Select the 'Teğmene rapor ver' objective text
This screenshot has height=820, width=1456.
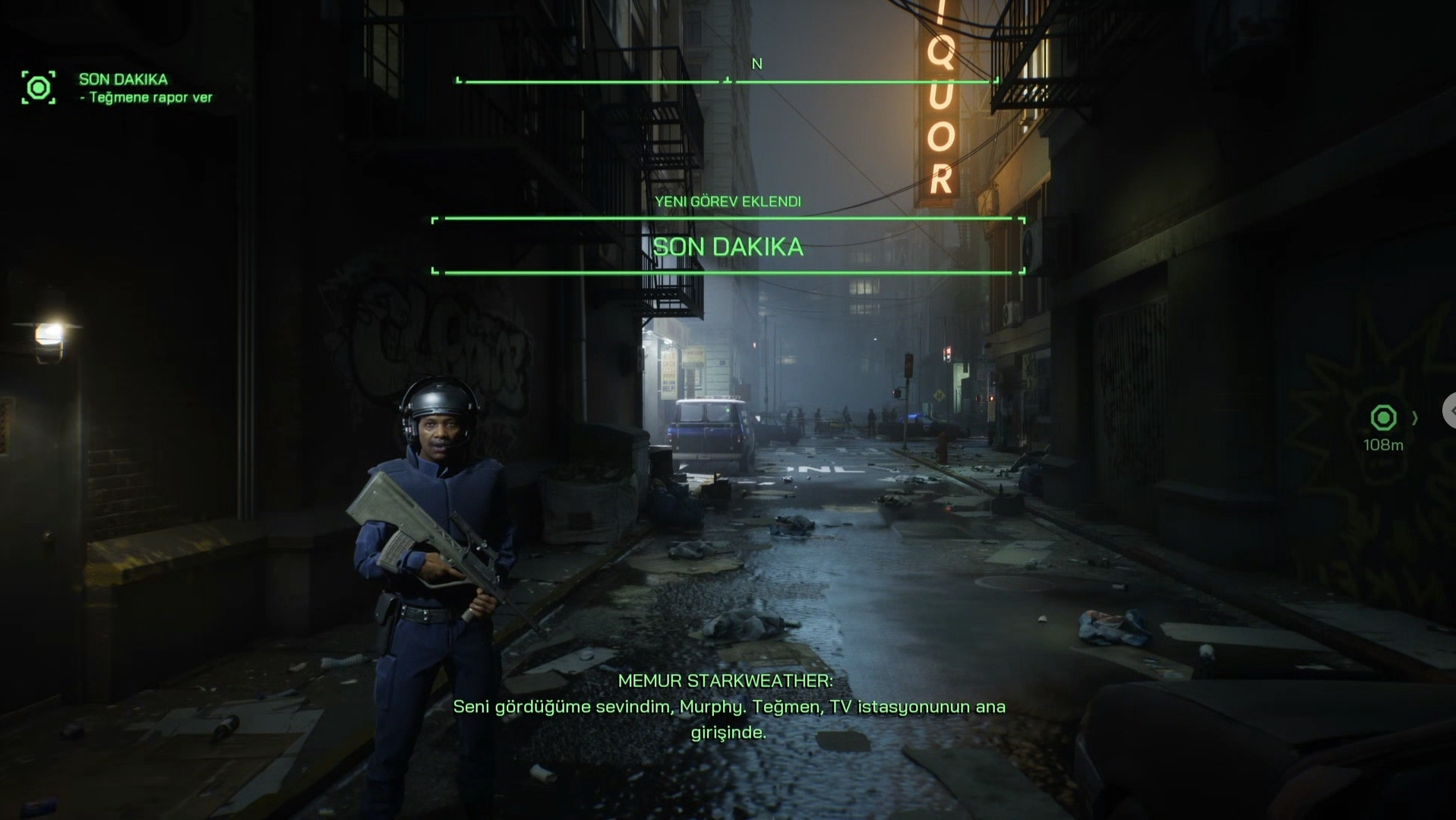[x=150, y=98]
